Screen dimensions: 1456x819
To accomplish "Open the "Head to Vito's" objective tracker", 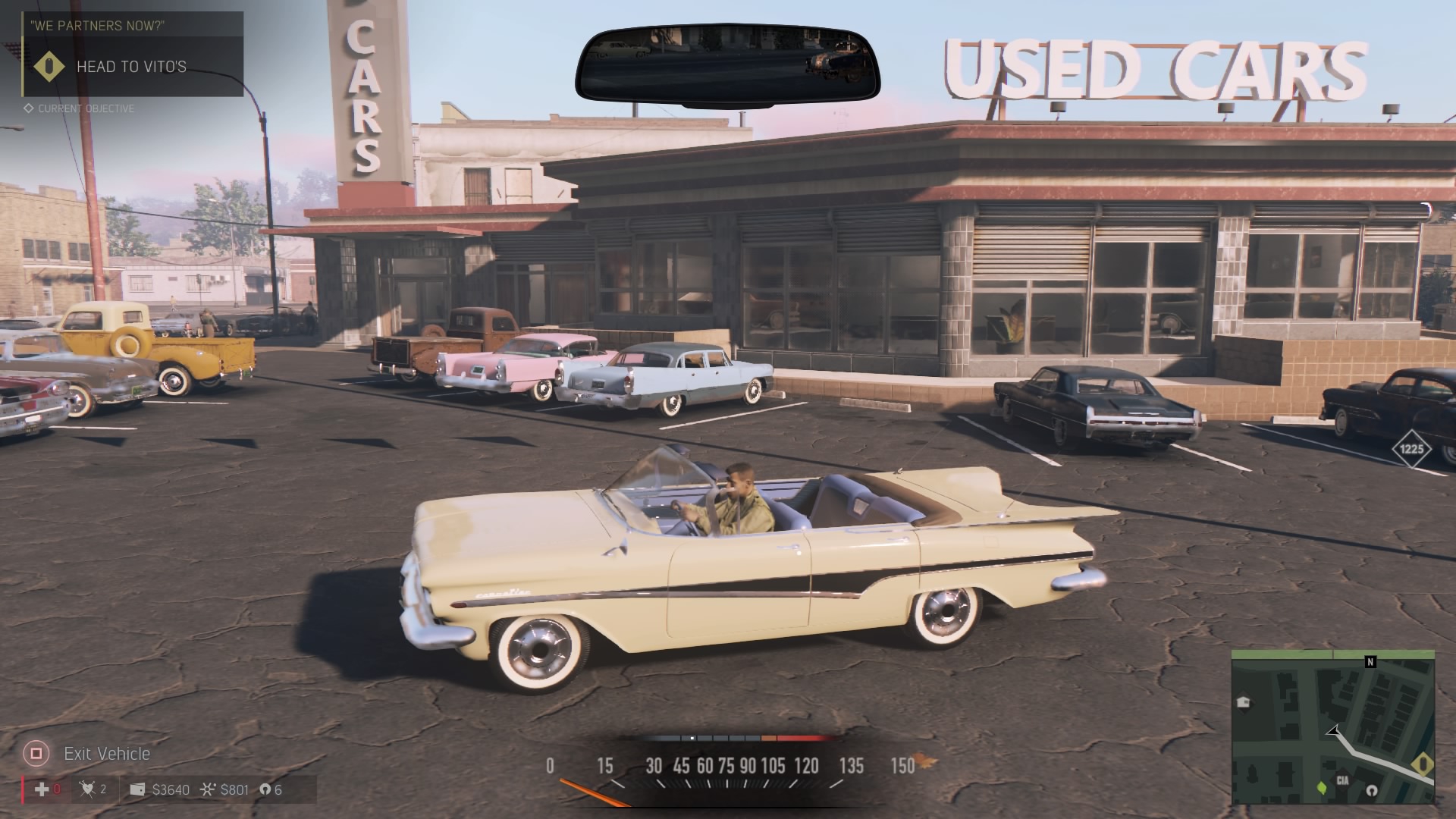I will click(131, 67).
